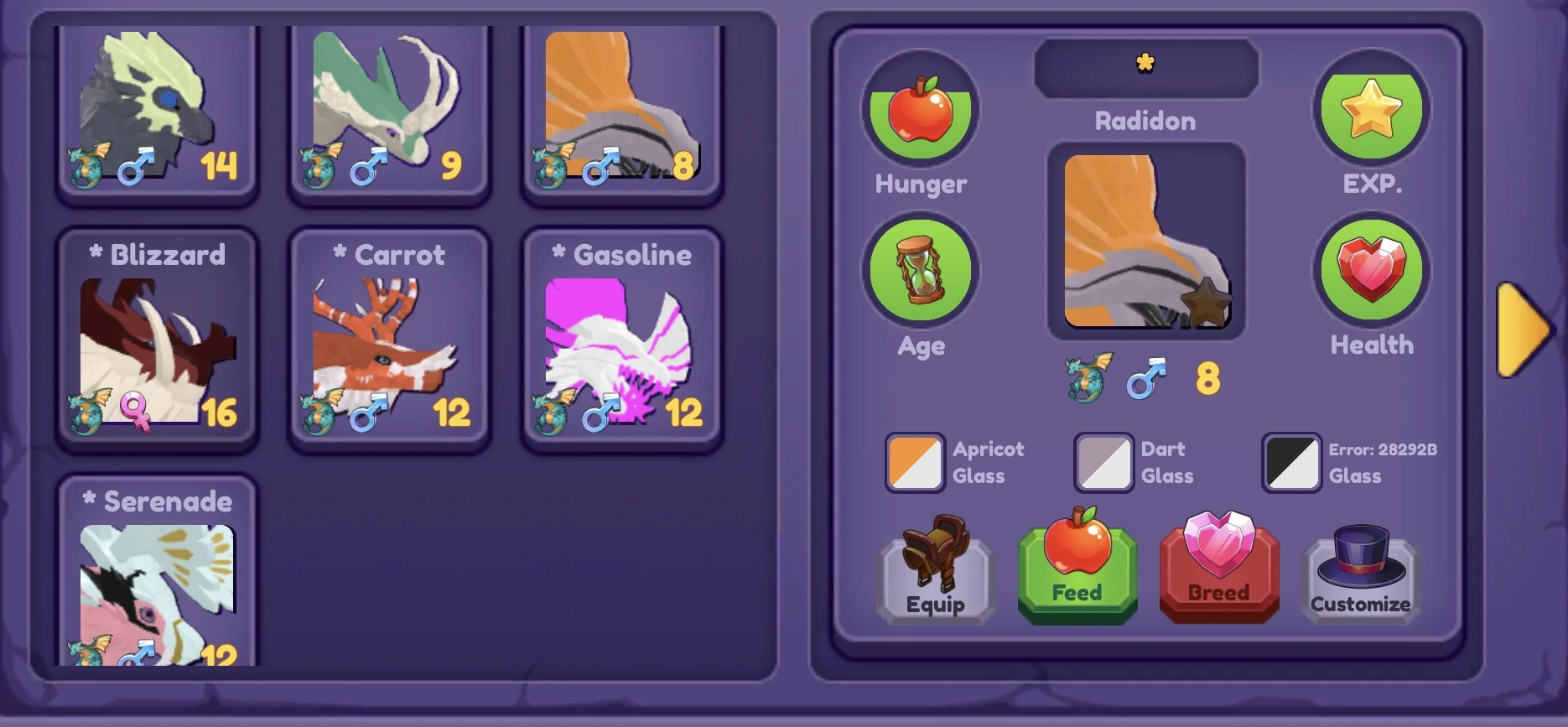This screenshot has width=1568, height=727.
Task: Select the Carrot dragon
Action: [x=389, y=335]
